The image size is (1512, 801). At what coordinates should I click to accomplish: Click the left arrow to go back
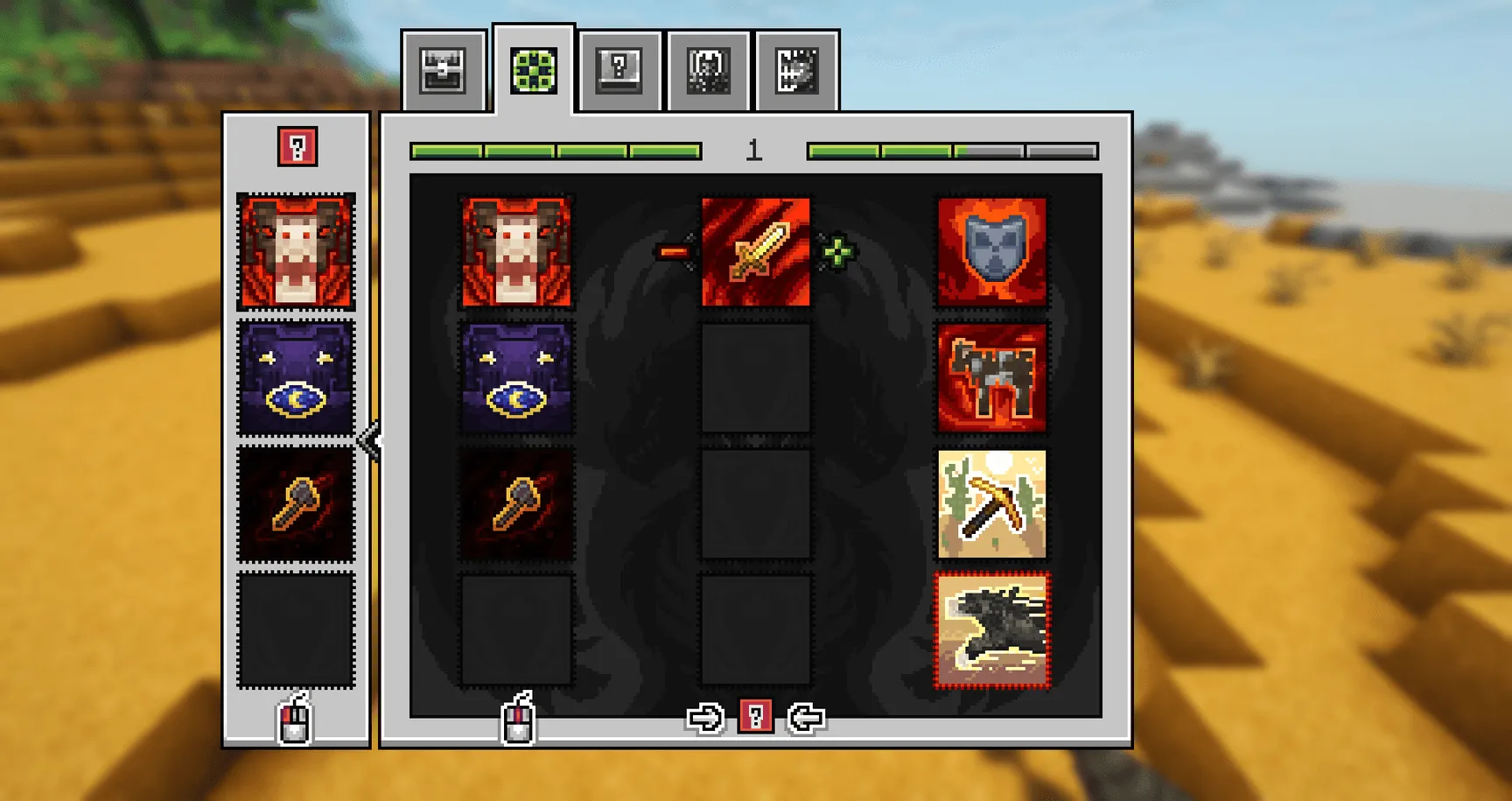click(806, 717)
